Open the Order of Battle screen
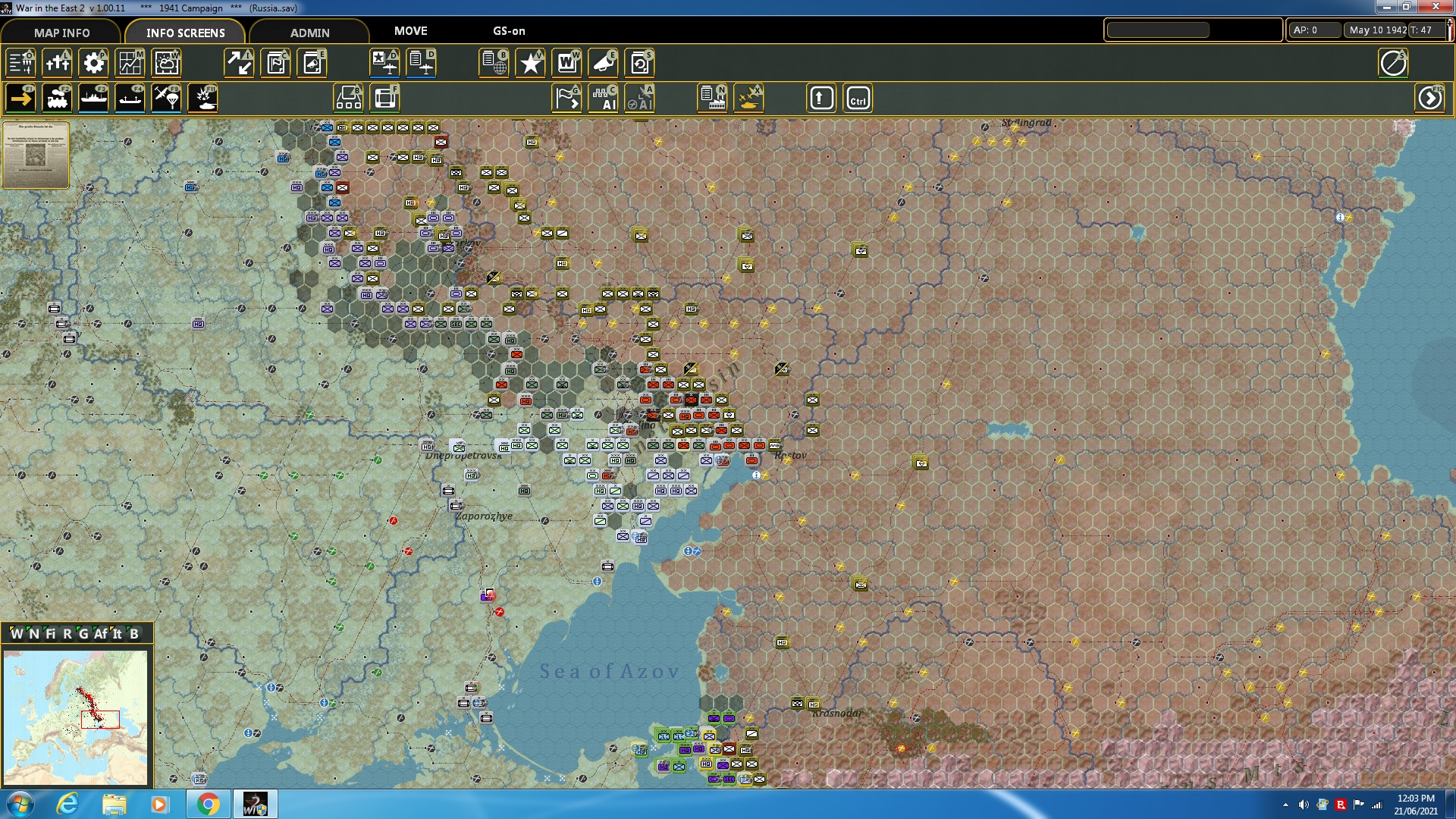1456x819 pixels. pyautogui.click(x=20, y=63)
